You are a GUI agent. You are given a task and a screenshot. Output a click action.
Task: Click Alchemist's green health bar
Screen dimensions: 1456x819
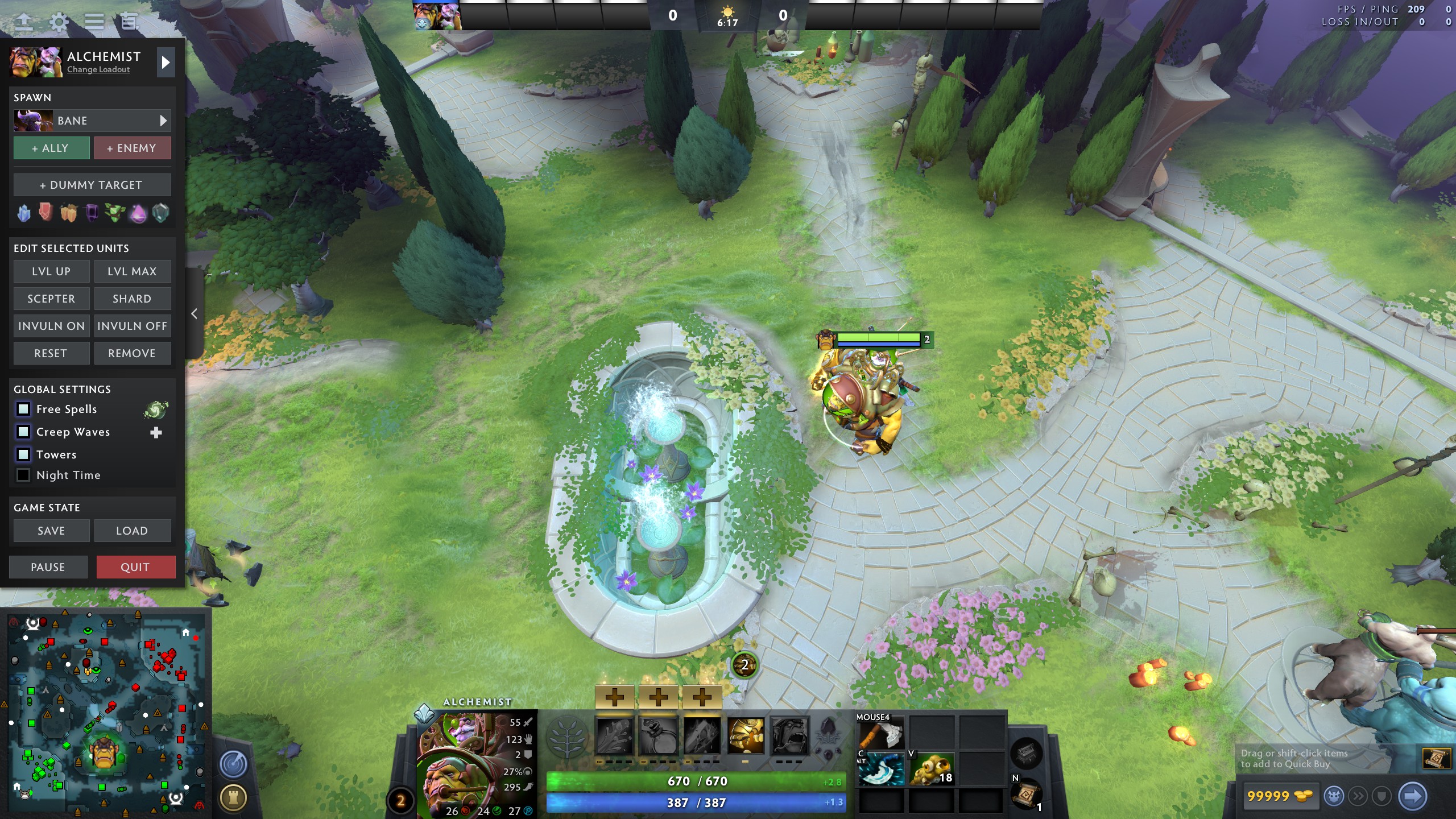pyautogui.click(x=695, y=781)
